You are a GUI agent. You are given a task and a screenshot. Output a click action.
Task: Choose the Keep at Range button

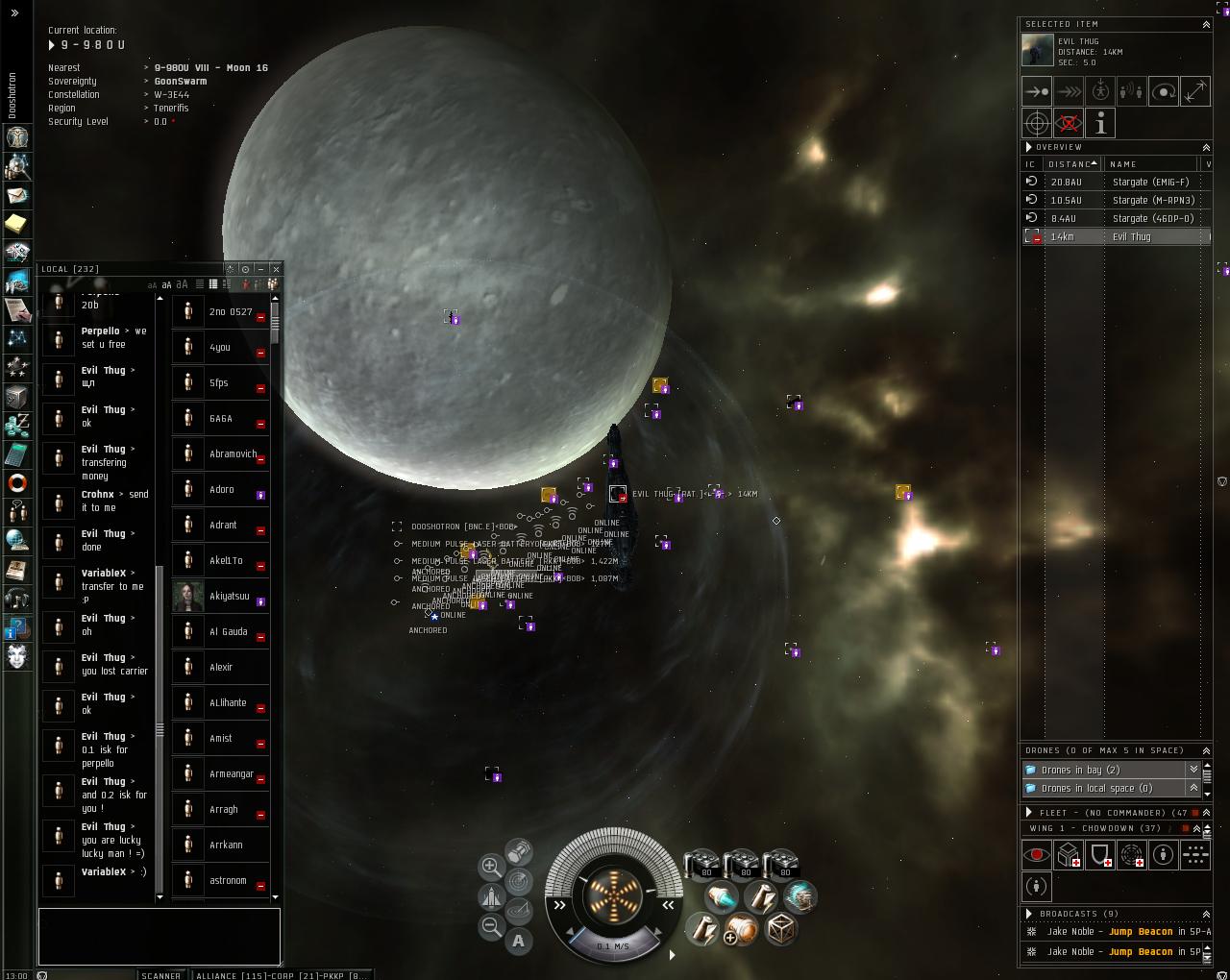click(1195, 91)
